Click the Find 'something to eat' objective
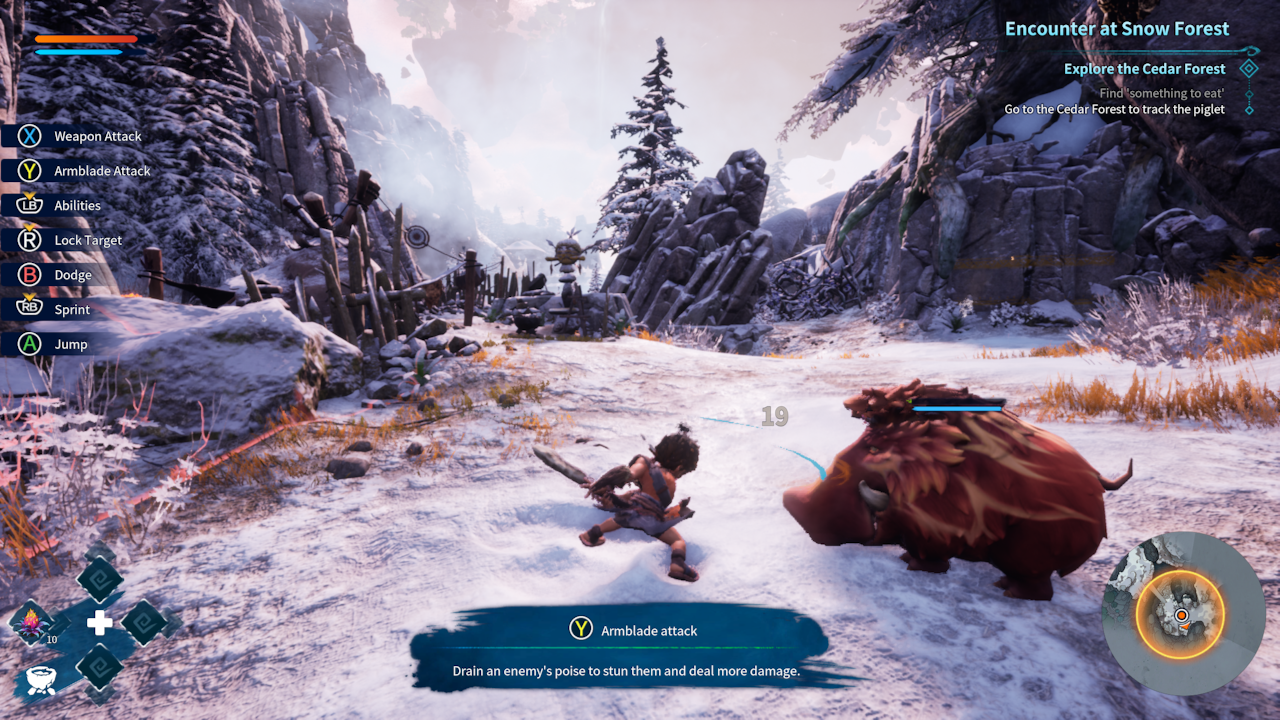 tap(1160, 93)
